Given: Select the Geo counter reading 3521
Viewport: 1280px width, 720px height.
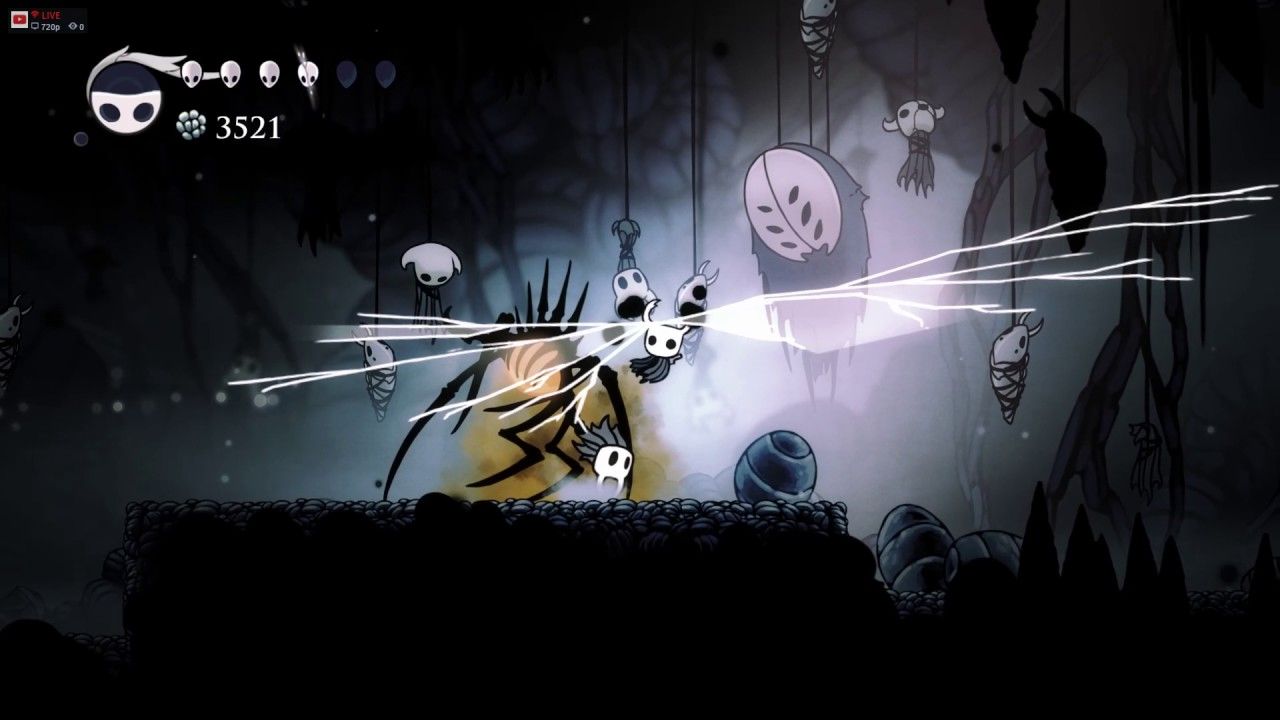Looking at the screenshot, I should point(248,126).
